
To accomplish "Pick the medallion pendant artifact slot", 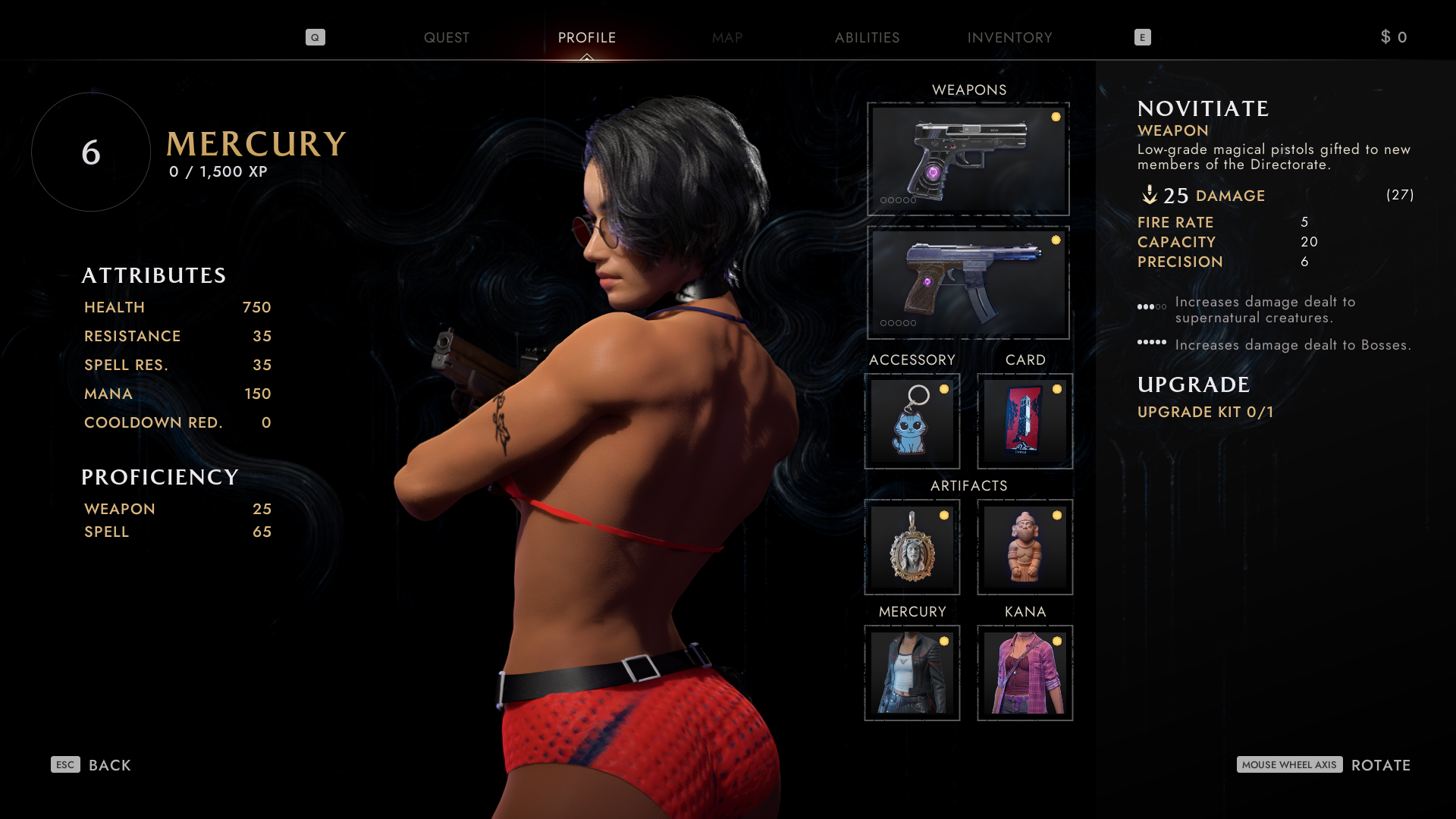I will tap(912, 547).
